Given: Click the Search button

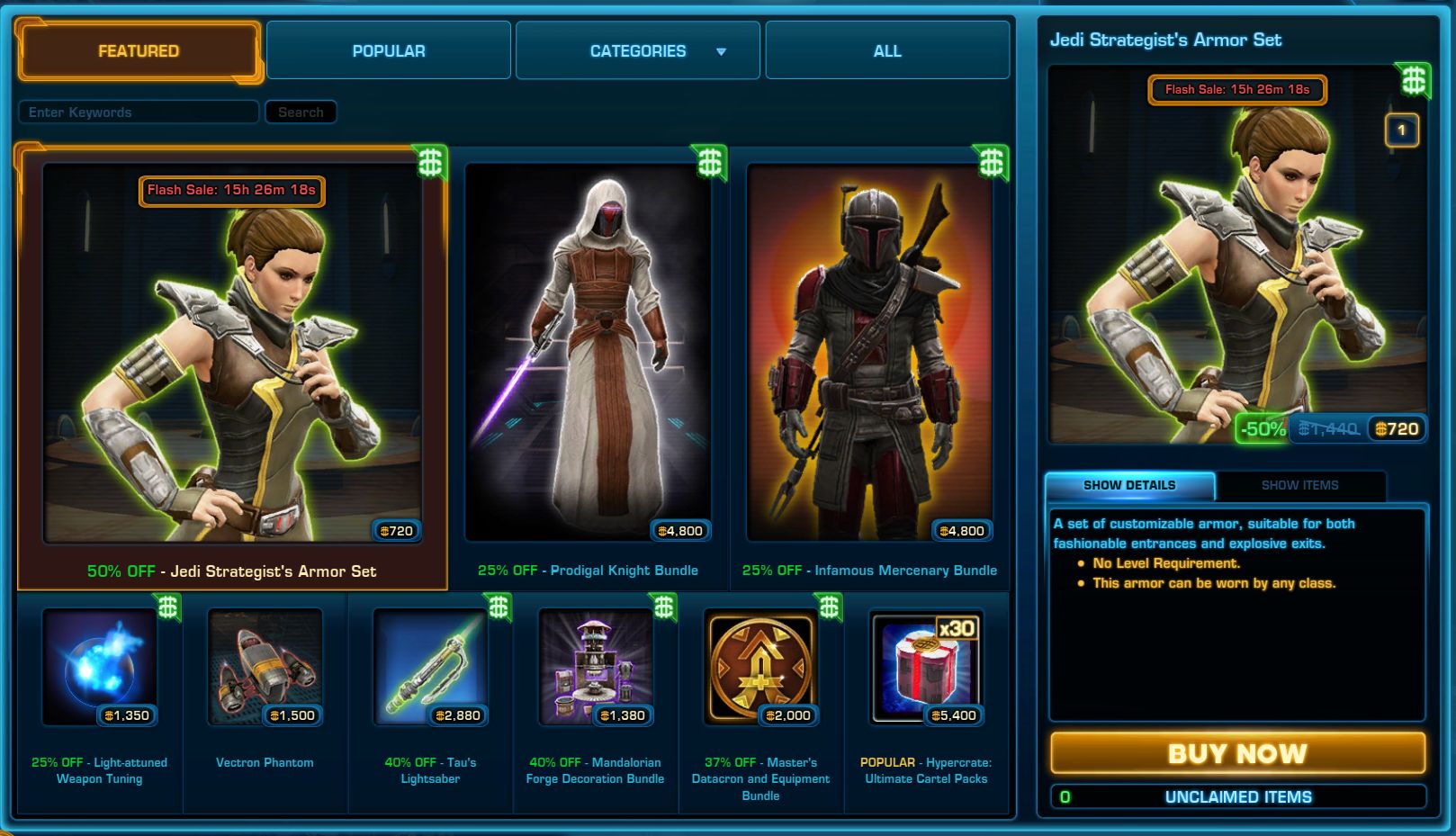Looking at the screenshot, I should pyautogui.click(x=301, y=112).
